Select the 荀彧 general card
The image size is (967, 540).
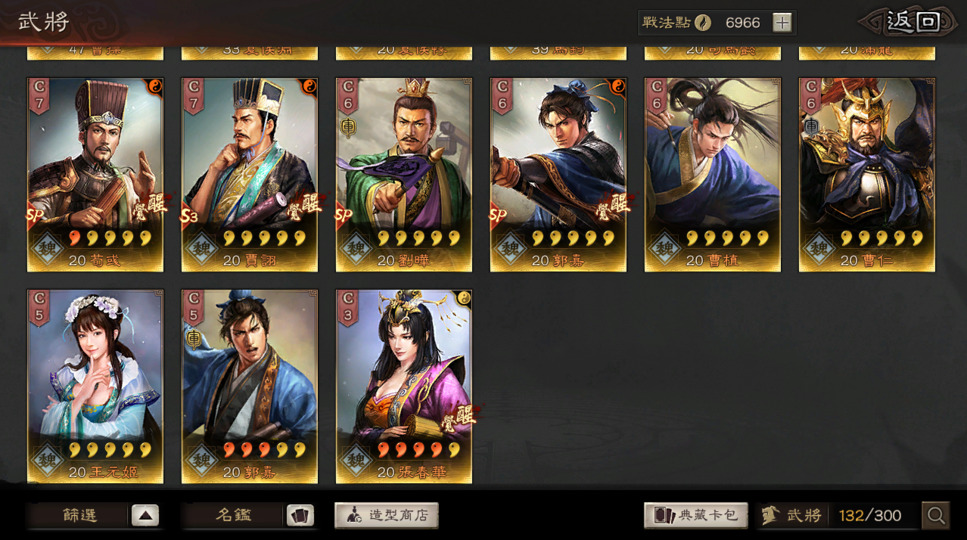95,175
